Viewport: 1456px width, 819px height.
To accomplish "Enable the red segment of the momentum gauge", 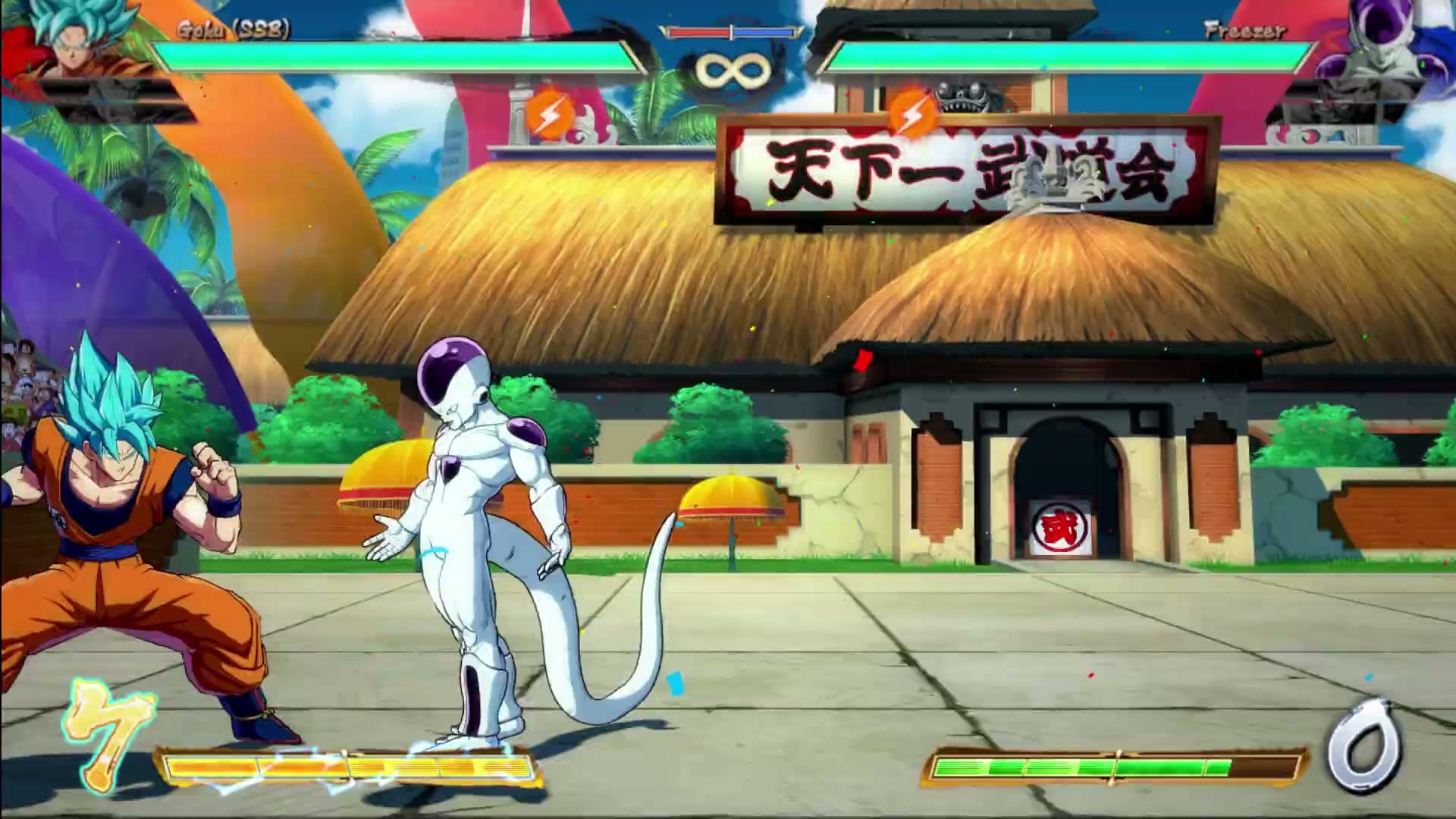I will pos(698,33).
